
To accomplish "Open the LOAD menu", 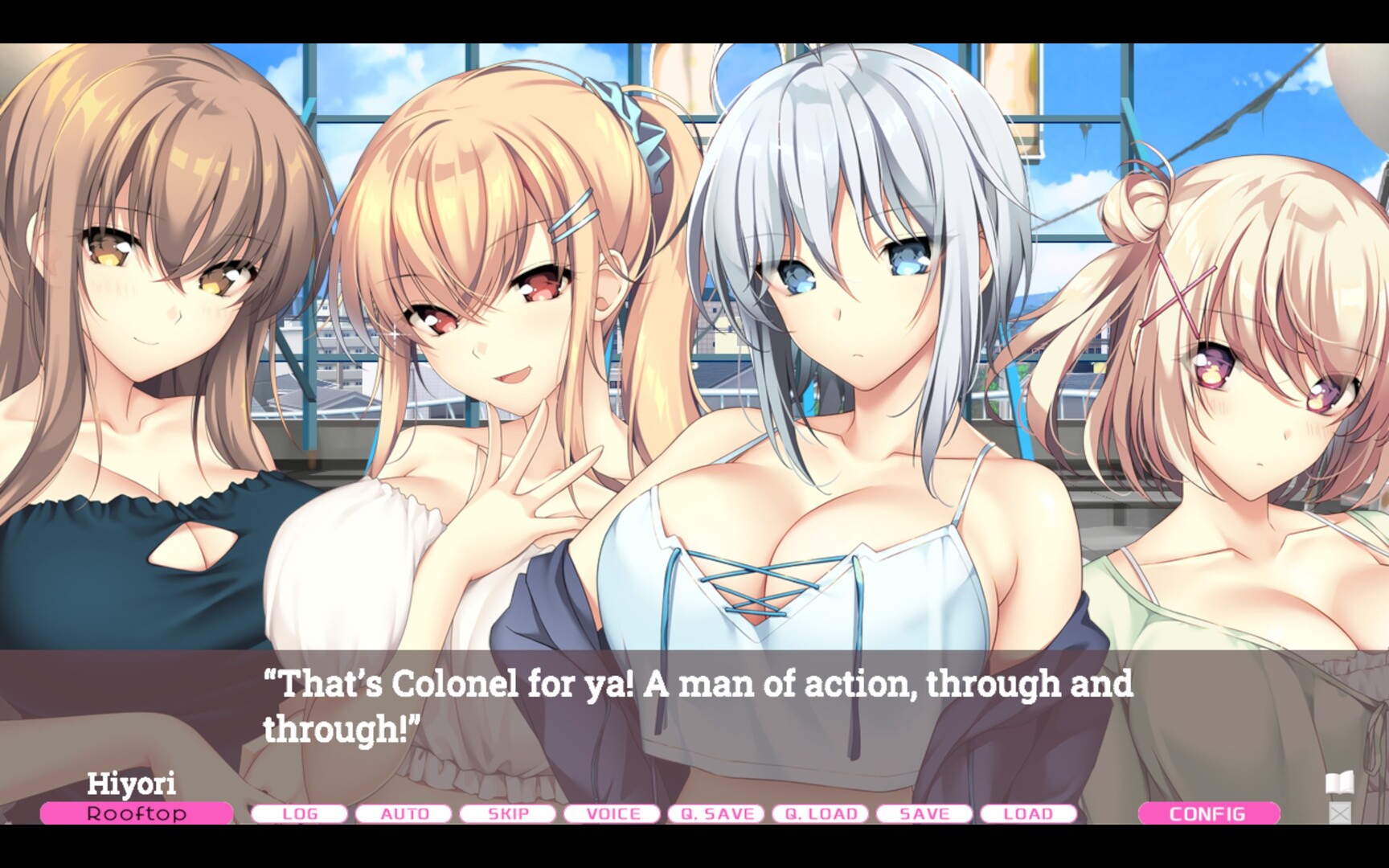I will tap(1029, 814).
